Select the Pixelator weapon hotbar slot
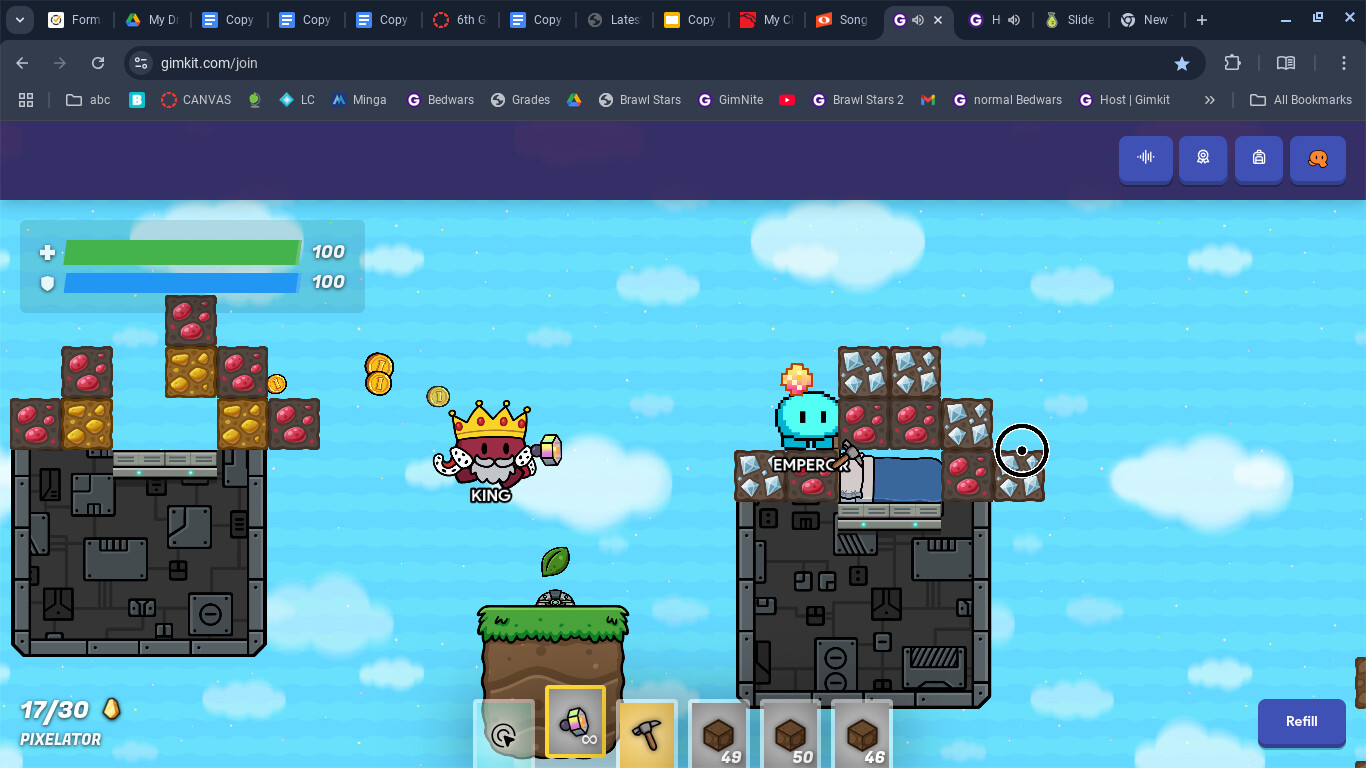Viewport: 1366px width, 768px height. (x=575, y=724)
